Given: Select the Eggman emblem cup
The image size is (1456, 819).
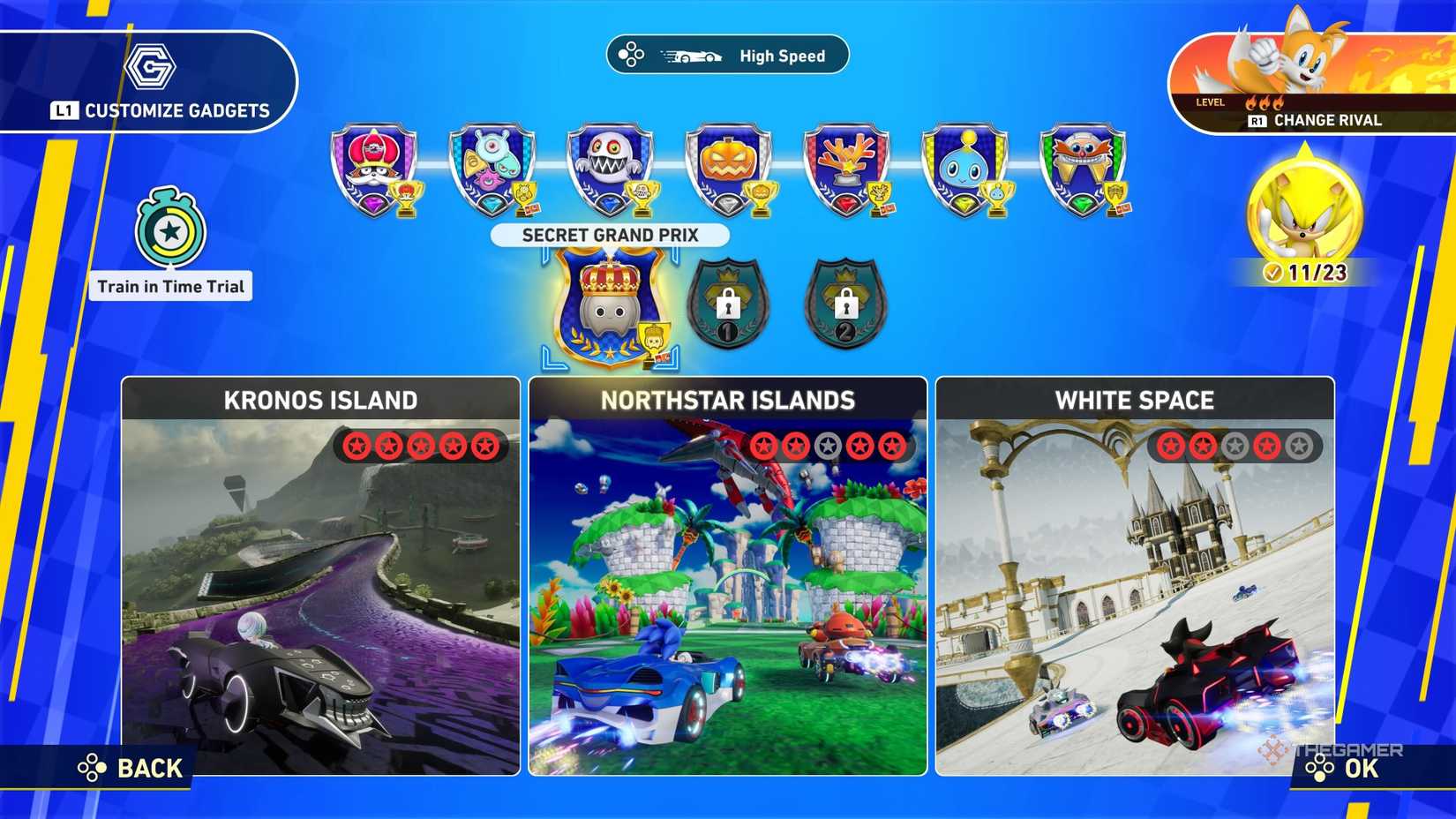Looking at the screenshot, I should tap(1084, 170).
